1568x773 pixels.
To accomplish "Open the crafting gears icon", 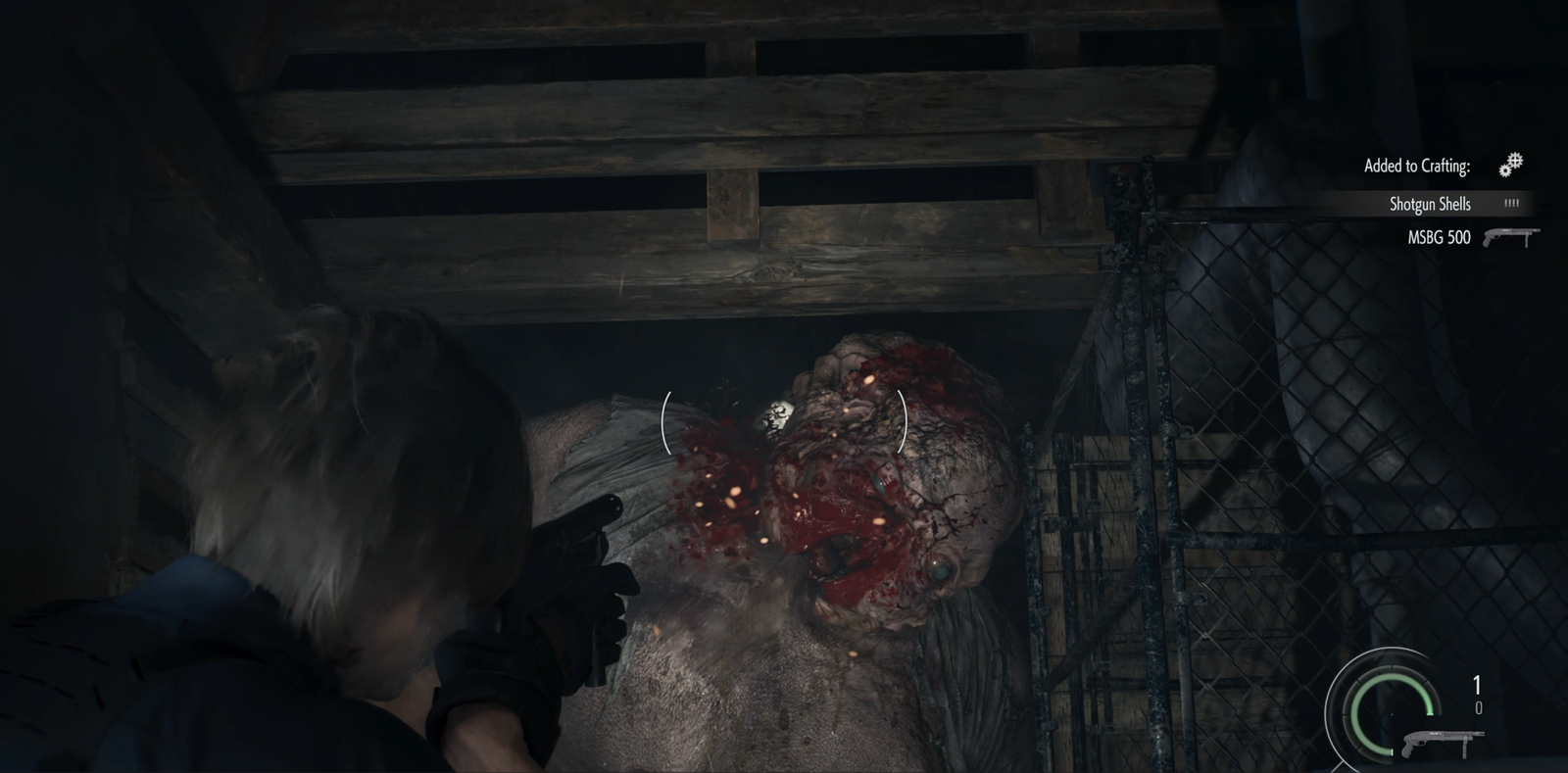I will tap(1511, 165).
